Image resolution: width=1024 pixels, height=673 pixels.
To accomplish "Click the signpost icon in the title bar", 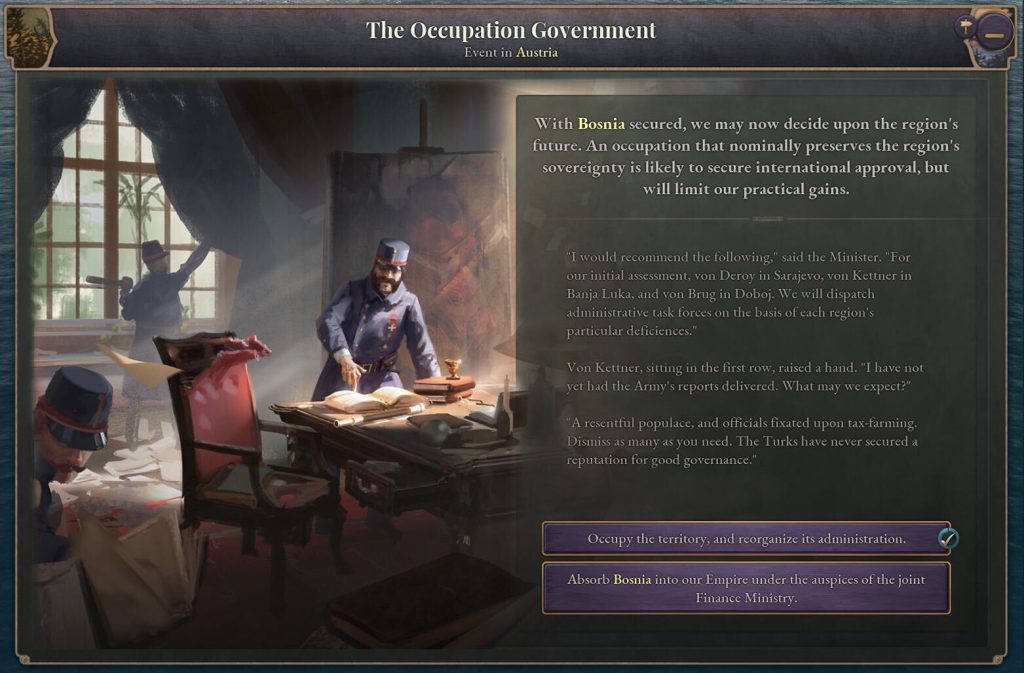I will coord(965,27).
